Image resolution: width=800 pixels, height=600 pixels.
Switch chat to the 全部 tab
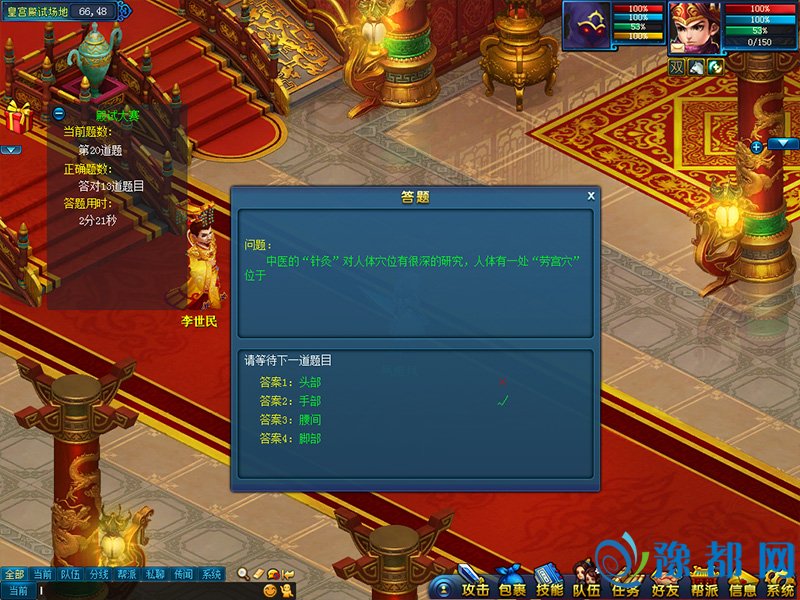click(13, 574)
